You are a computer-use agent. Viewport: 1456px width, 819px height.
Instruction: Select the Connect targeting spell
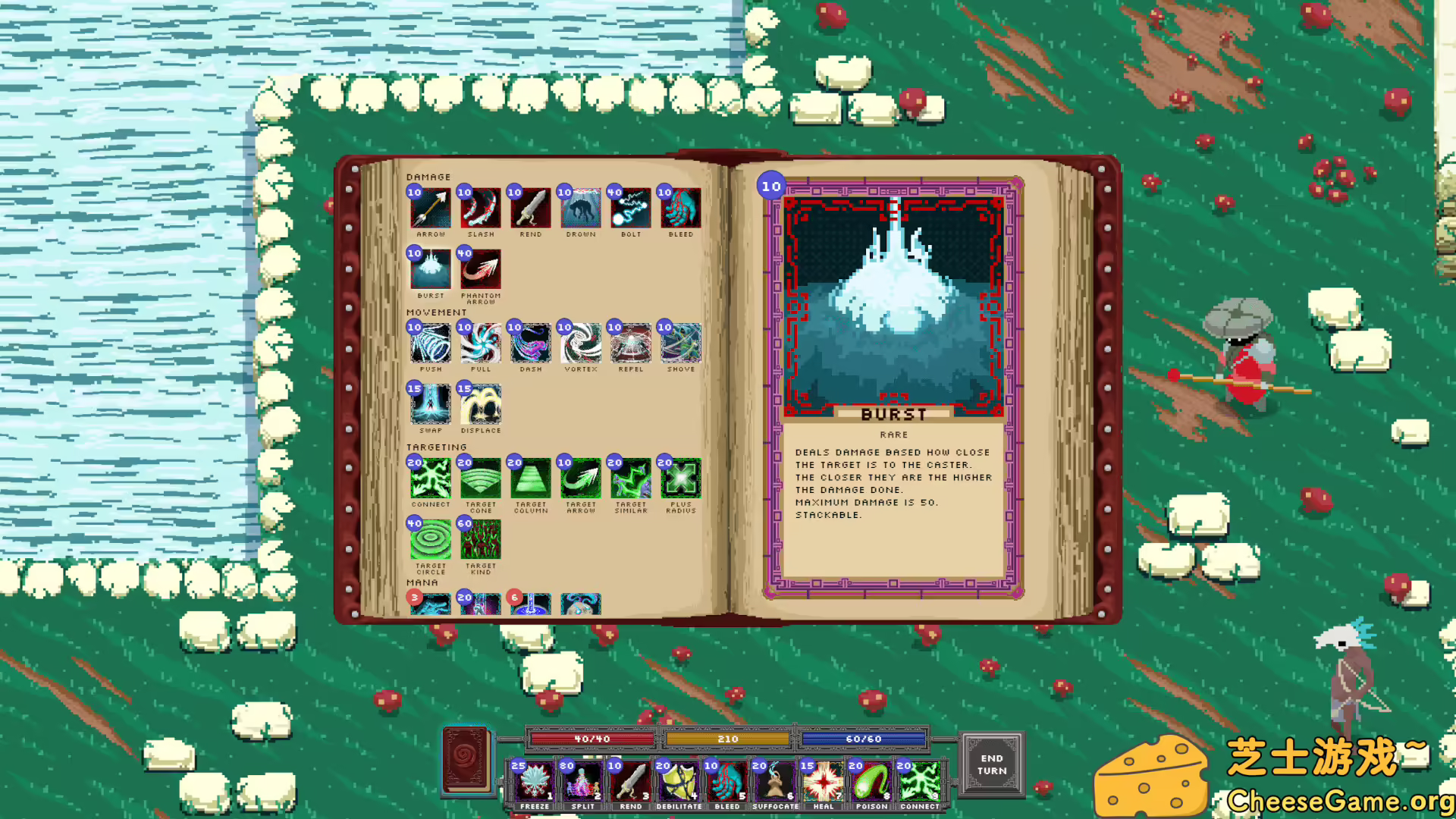pyautogui.click(x=430, y=479)
